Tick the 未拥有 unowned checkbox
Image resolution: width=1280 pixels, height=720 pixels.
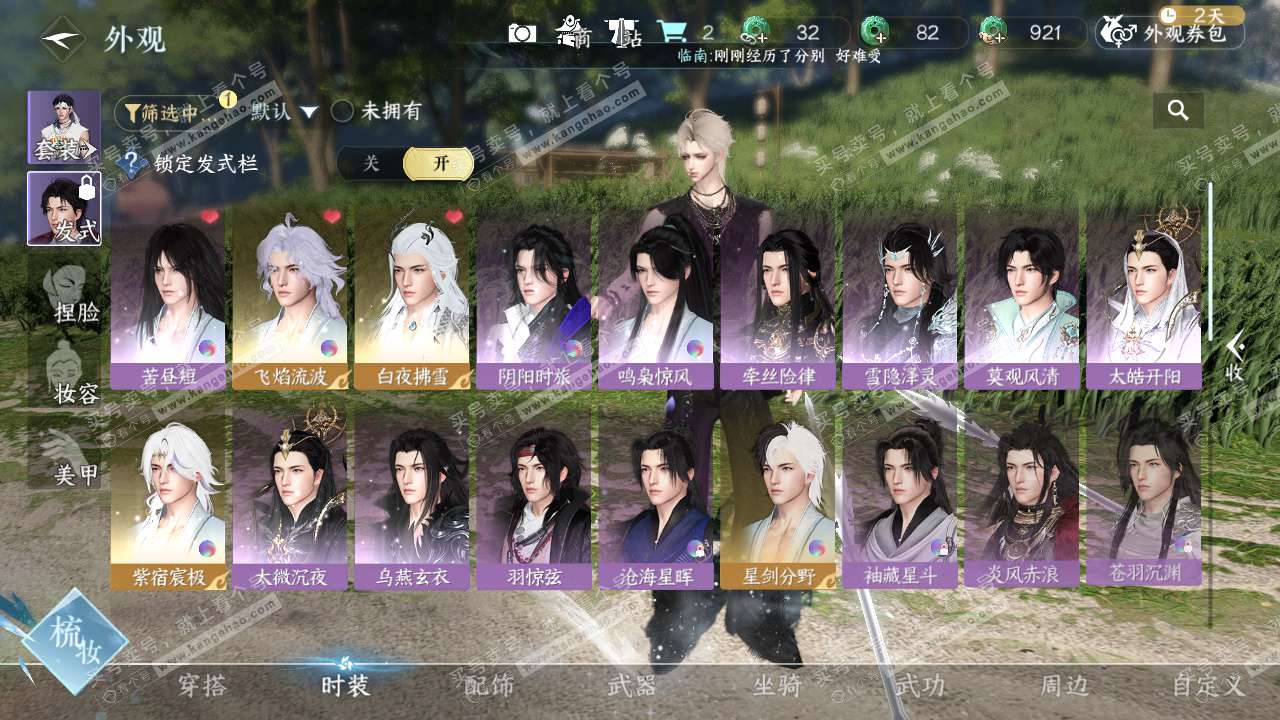point(343,111)
